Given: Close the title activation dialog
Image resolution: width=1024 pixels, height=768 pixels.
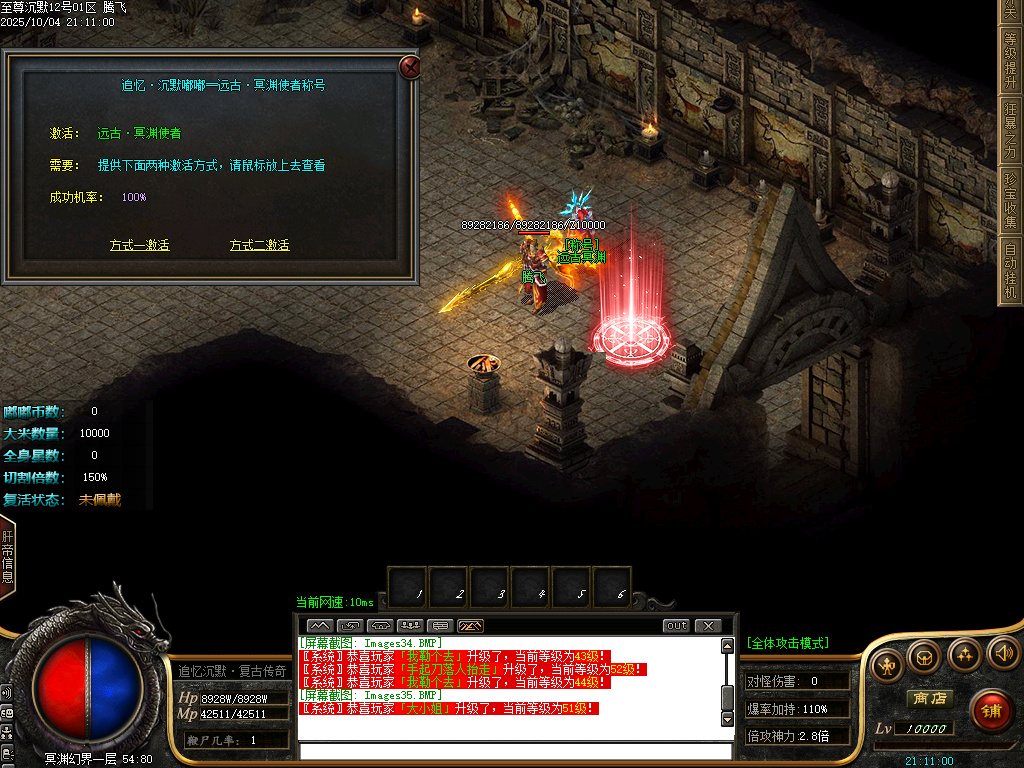Looking at the screenshot, I should click(x=410, y=67).
